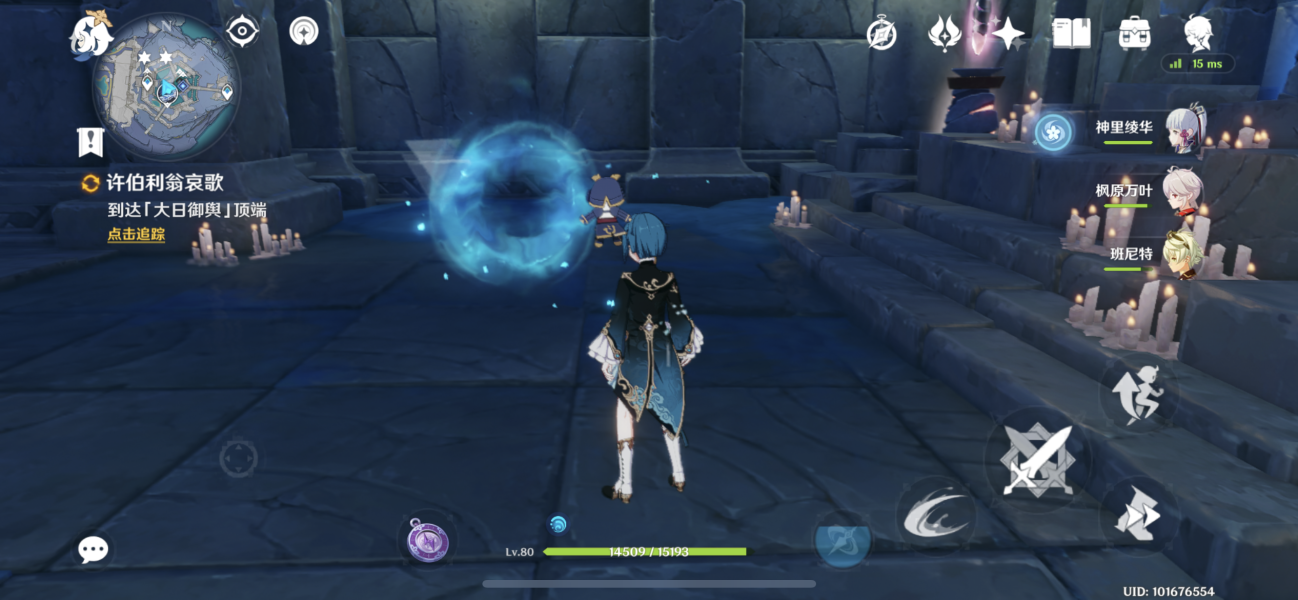Open the events winged icon

pyautogui.click(x=944, y=35)
